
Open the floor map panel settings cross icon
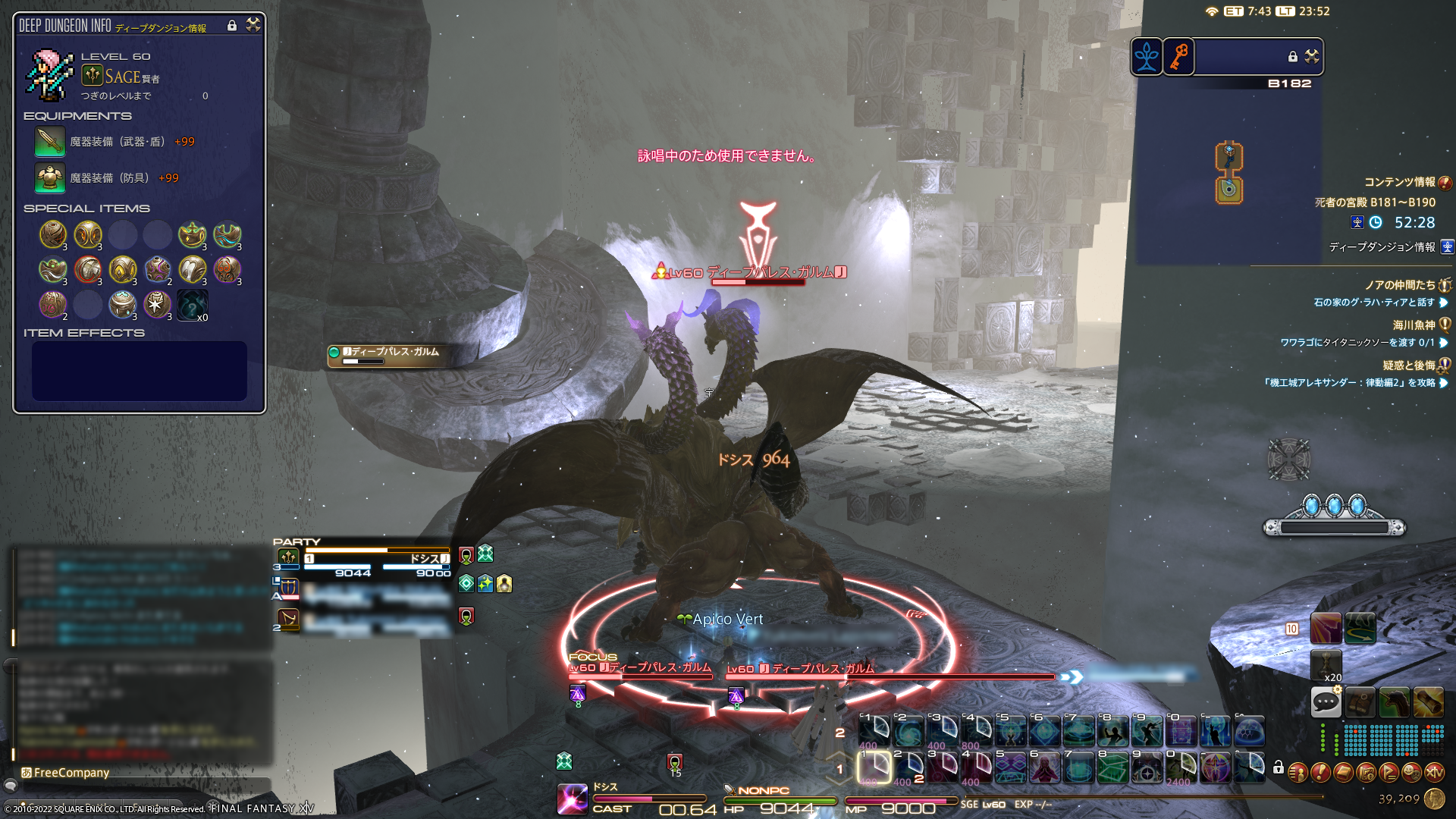tap(1312, 56)
